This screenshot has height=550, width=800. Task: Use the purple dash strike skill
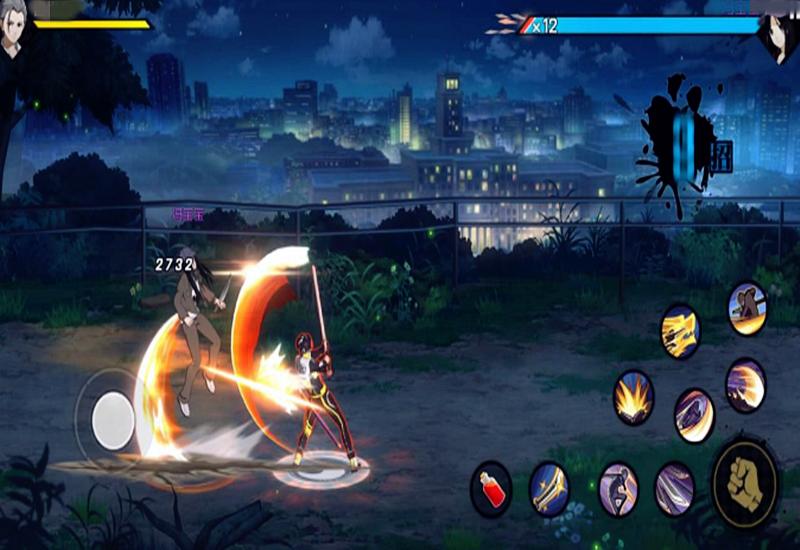coord(694,415)
